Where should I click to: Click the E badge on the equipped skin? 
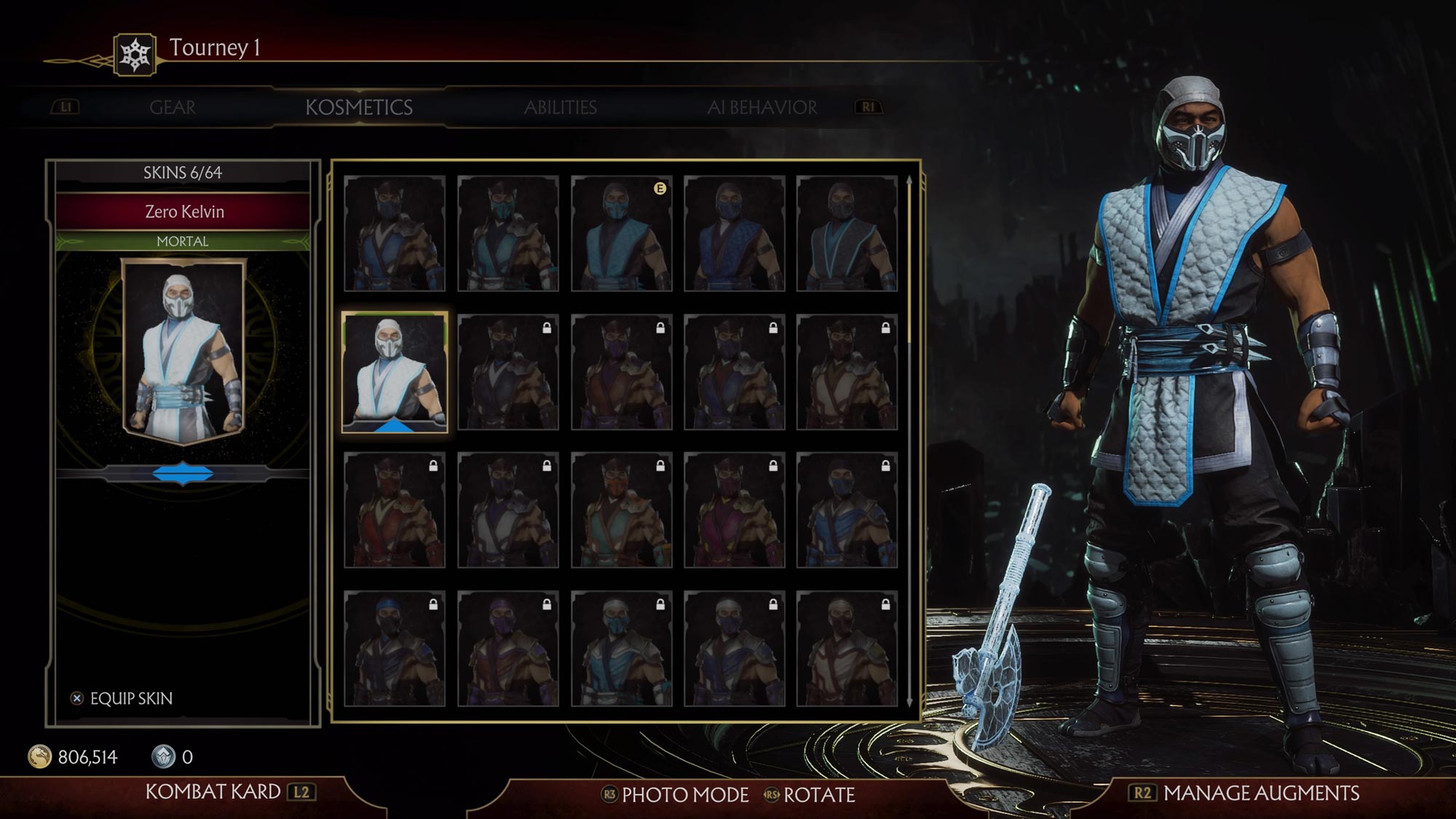coord(660,189)
